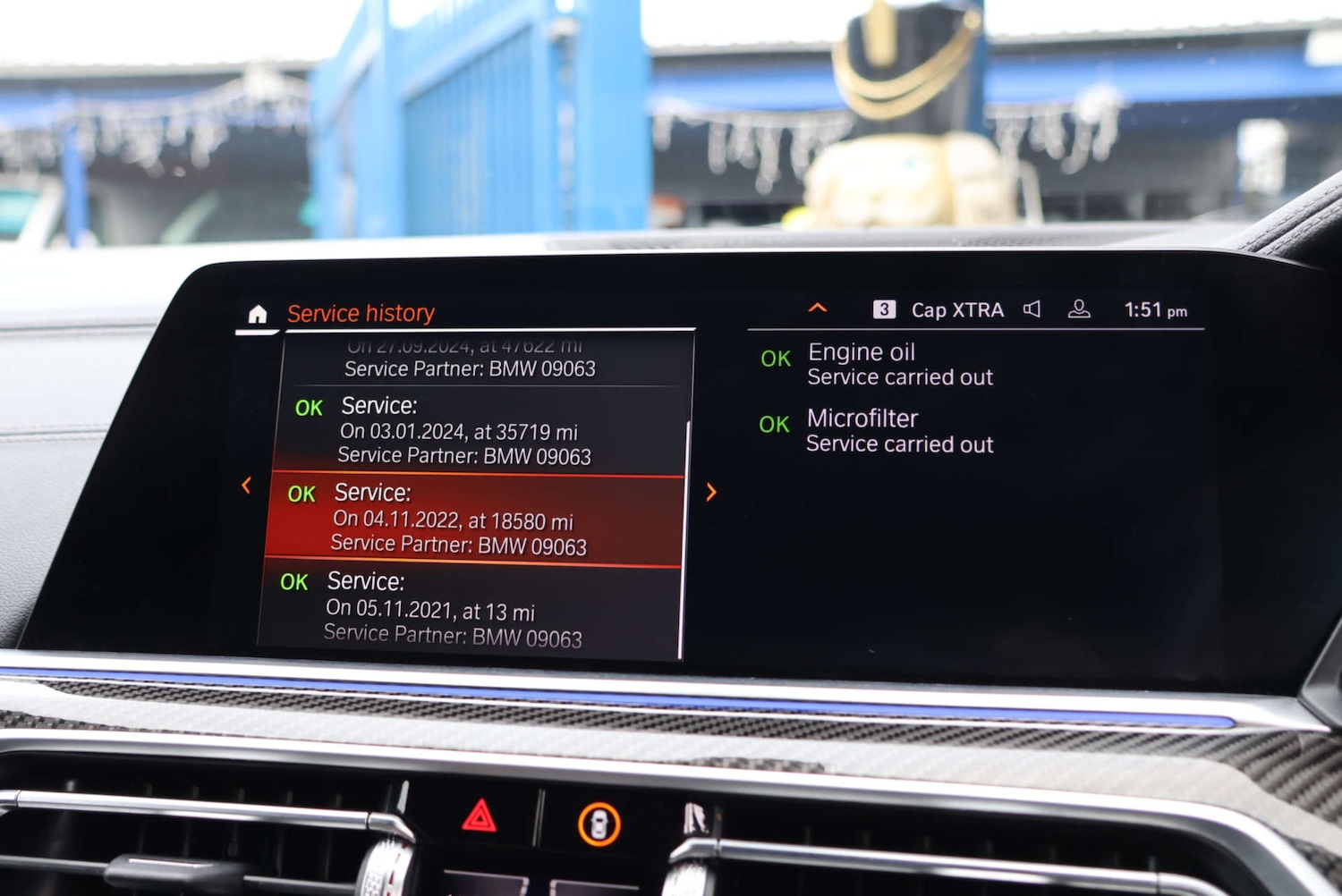1342x896 pixels.
Task: Tap the 1:51 pm clock display
Action: [x=1154, y=309]
